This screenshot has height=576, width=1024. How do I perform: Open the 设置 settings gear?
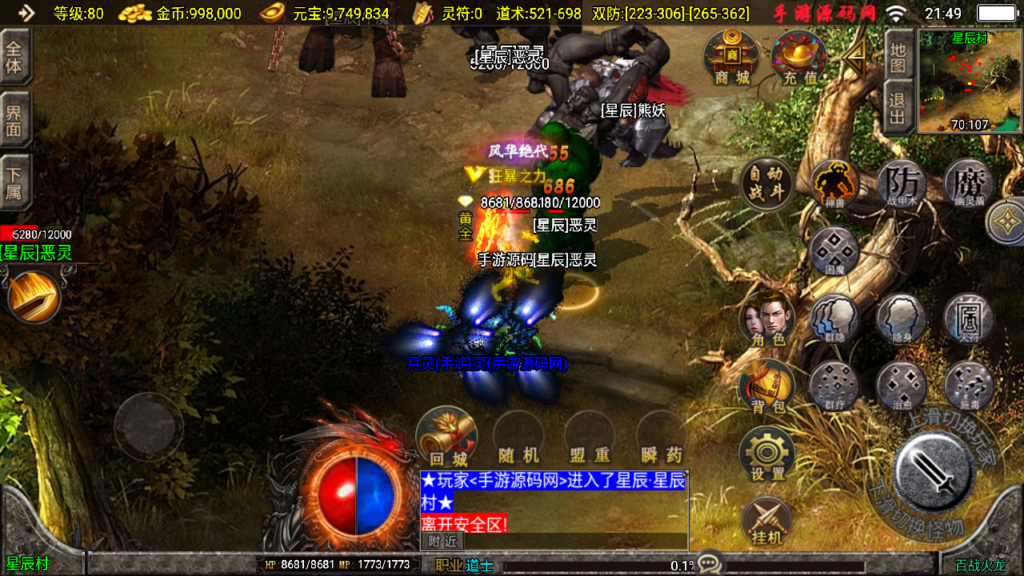tap(766, 454)
